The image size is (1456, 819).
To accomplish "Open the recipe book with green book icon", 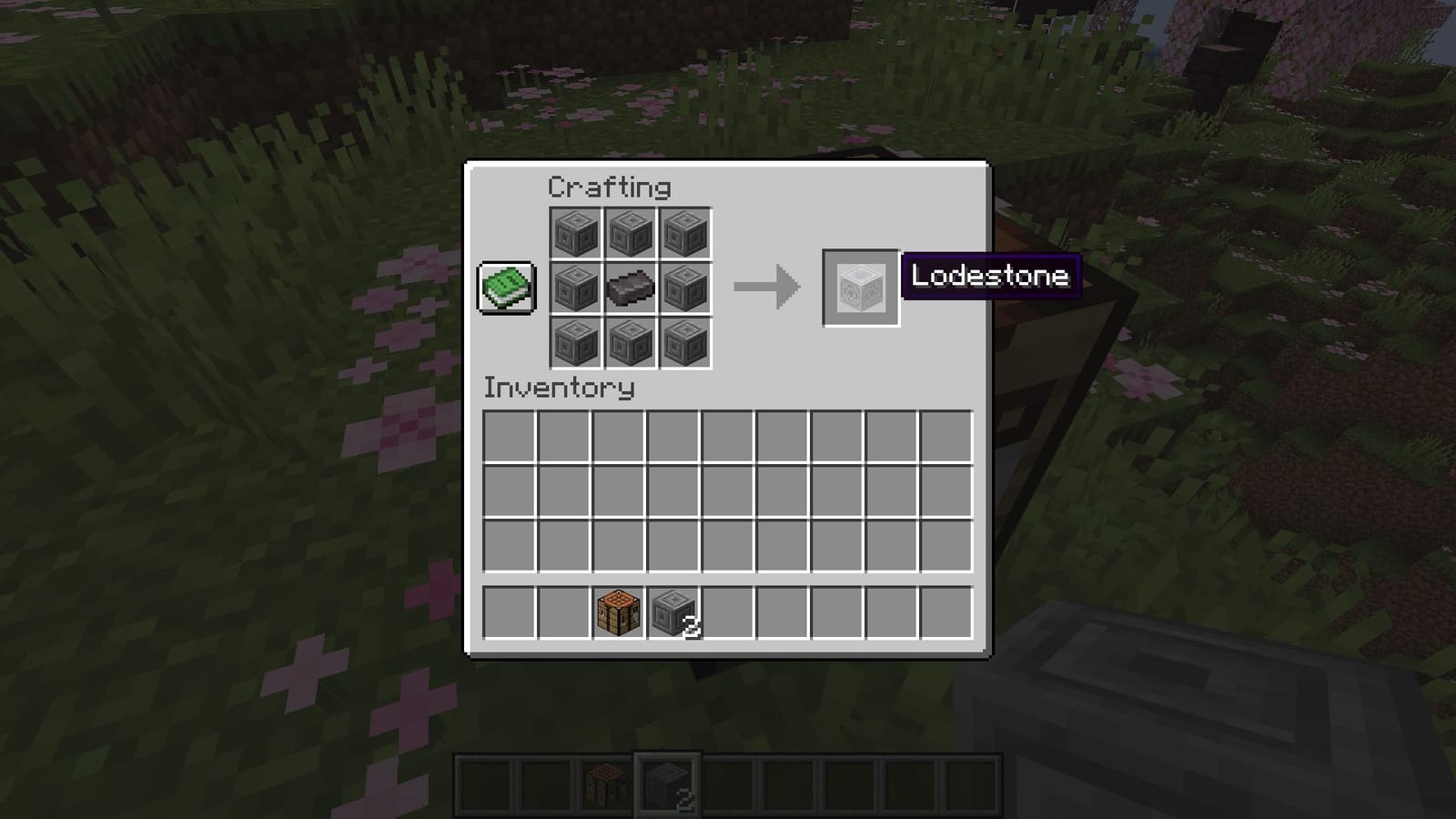I will (x=506, y=287).
